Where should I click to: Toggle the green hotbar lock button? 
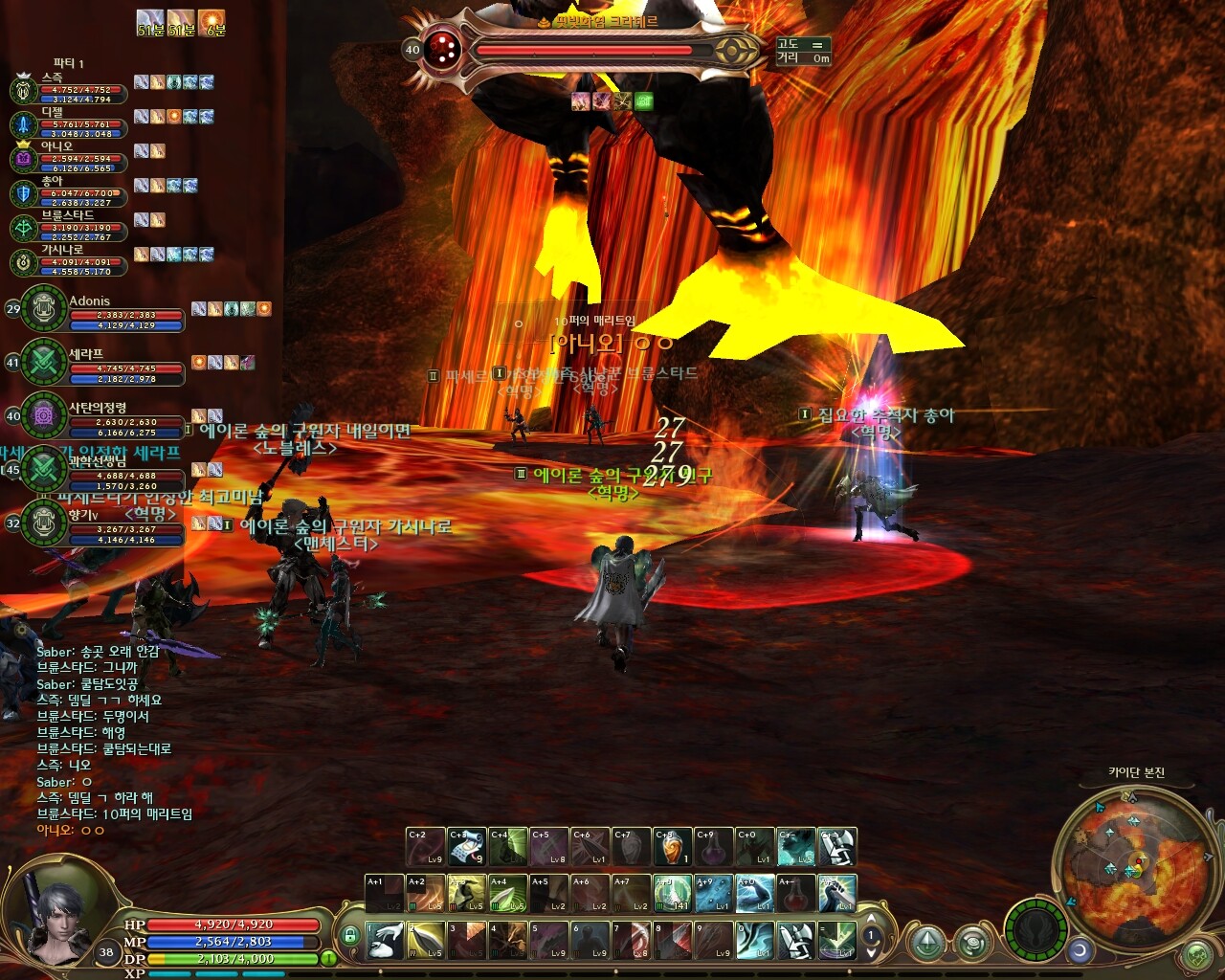[x=350, y=935]
